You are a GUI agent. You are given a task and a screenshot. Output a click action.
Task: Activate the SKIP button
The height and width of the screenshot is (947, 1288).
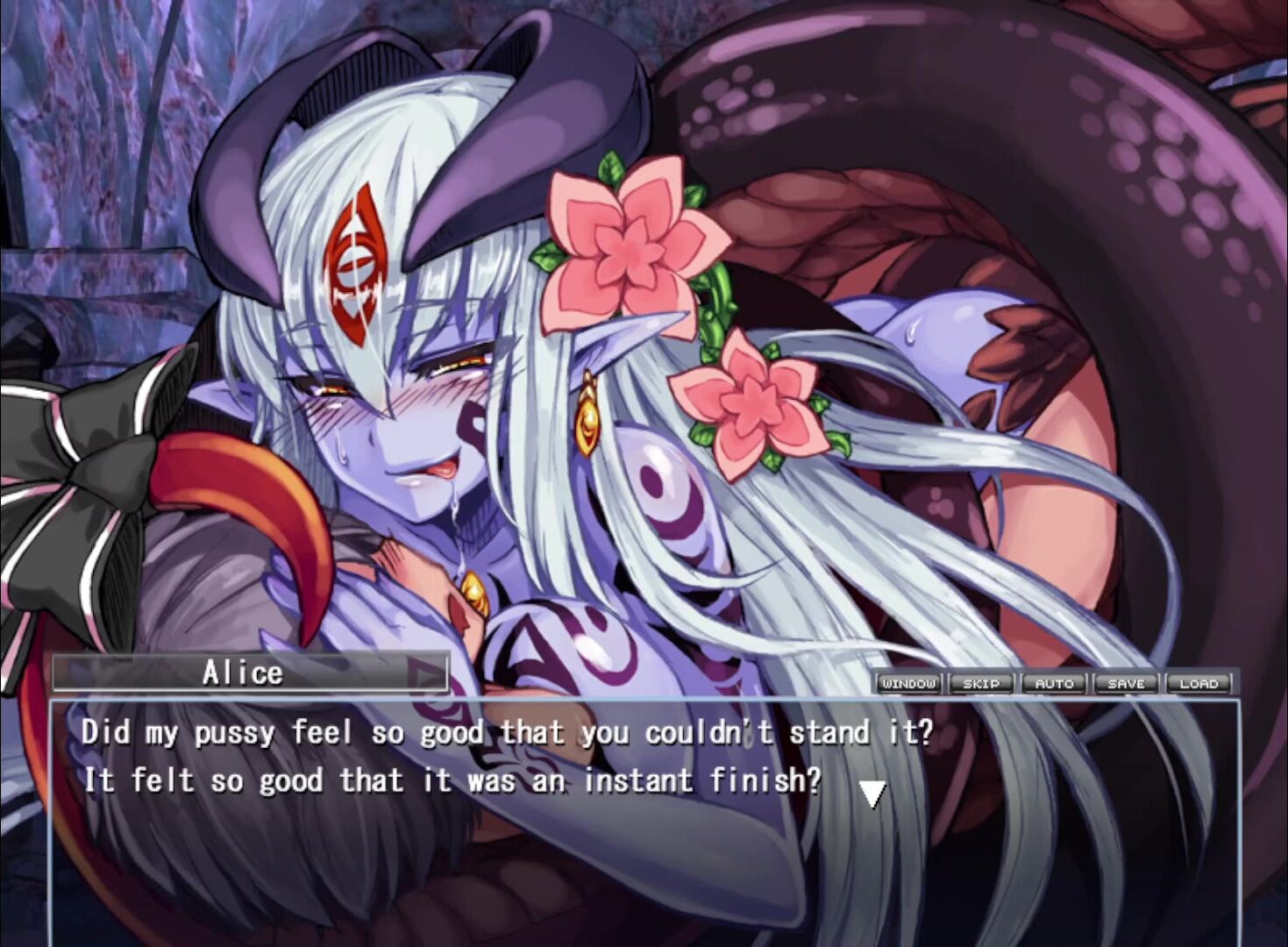tap(981, 683)
